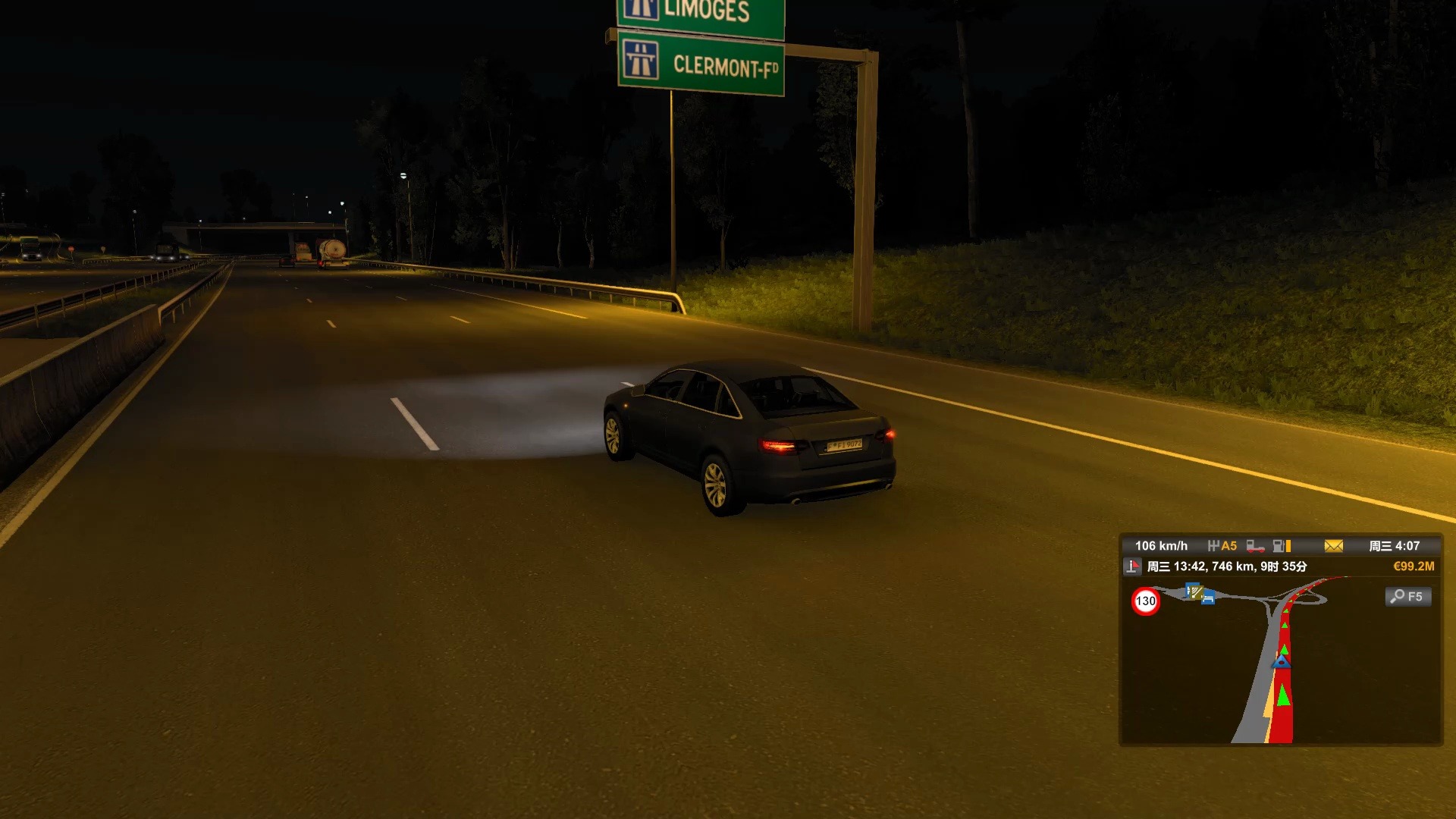The image size is (1456, 819).
Task: Click the fuel pump gauge icon
Action: point(1281,546)
